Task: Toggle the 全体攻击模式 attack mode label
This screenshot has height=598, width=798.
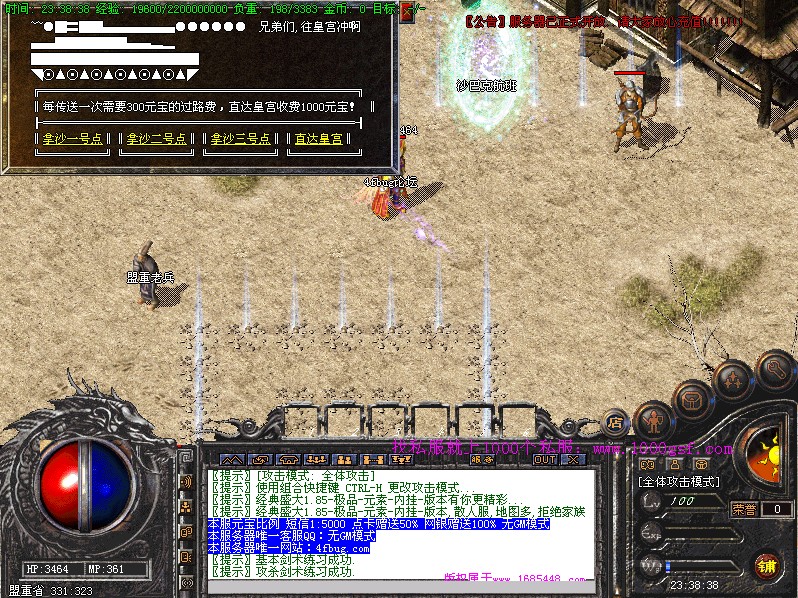Action: 678,482
